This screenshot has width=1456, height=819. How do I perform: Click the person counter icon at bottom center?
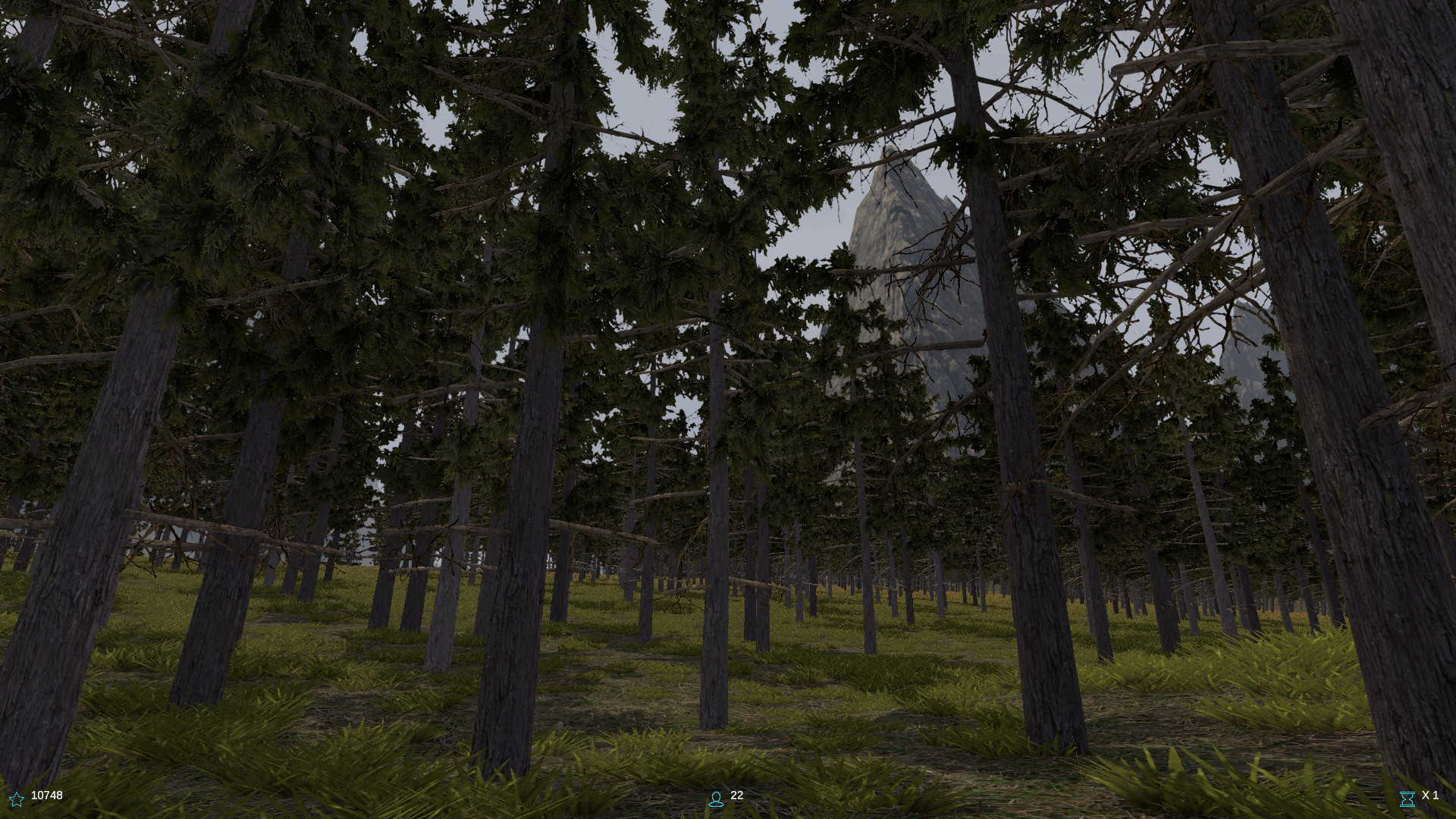(x=716, y=798)
